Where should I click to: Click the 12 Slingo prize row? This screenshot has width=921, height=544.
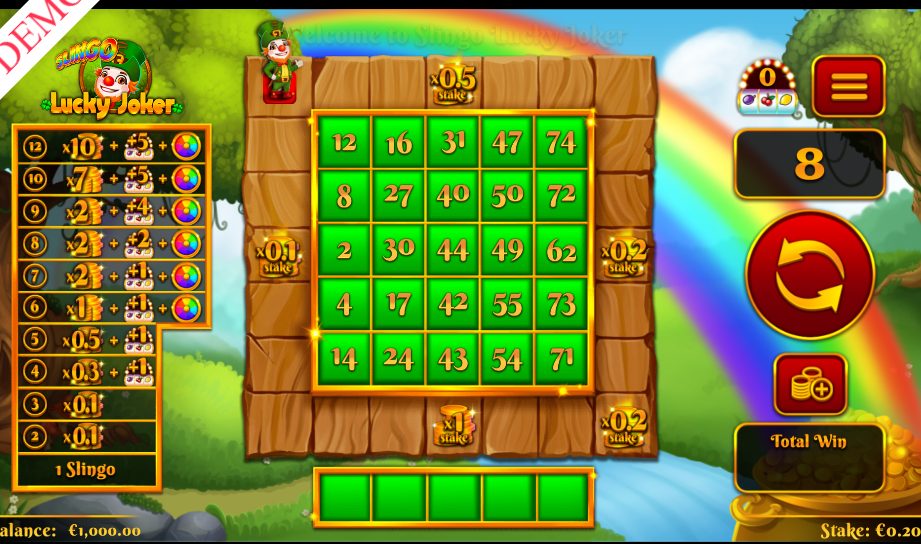[x=110, y=147]
